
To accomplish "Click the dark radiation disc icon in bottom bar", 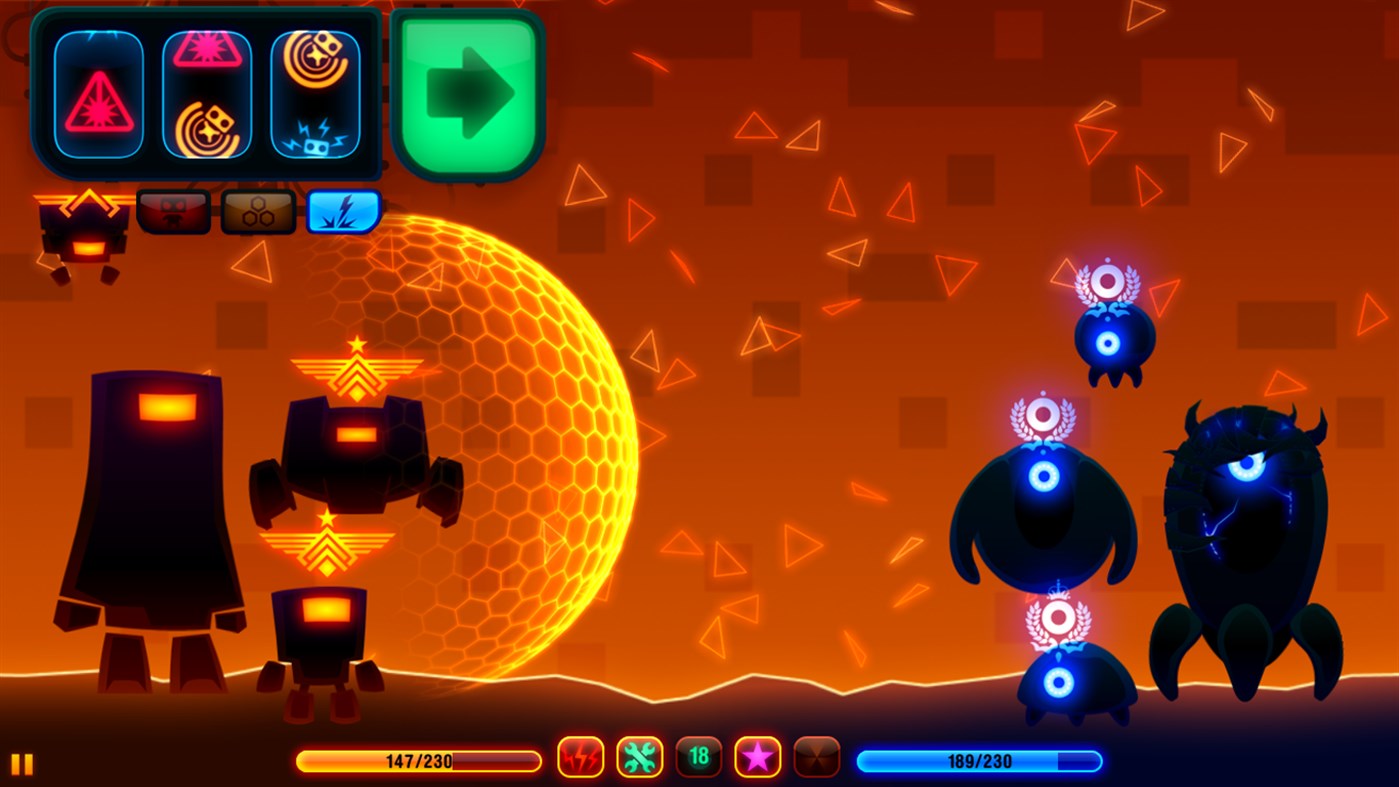I will coord(816,757).
